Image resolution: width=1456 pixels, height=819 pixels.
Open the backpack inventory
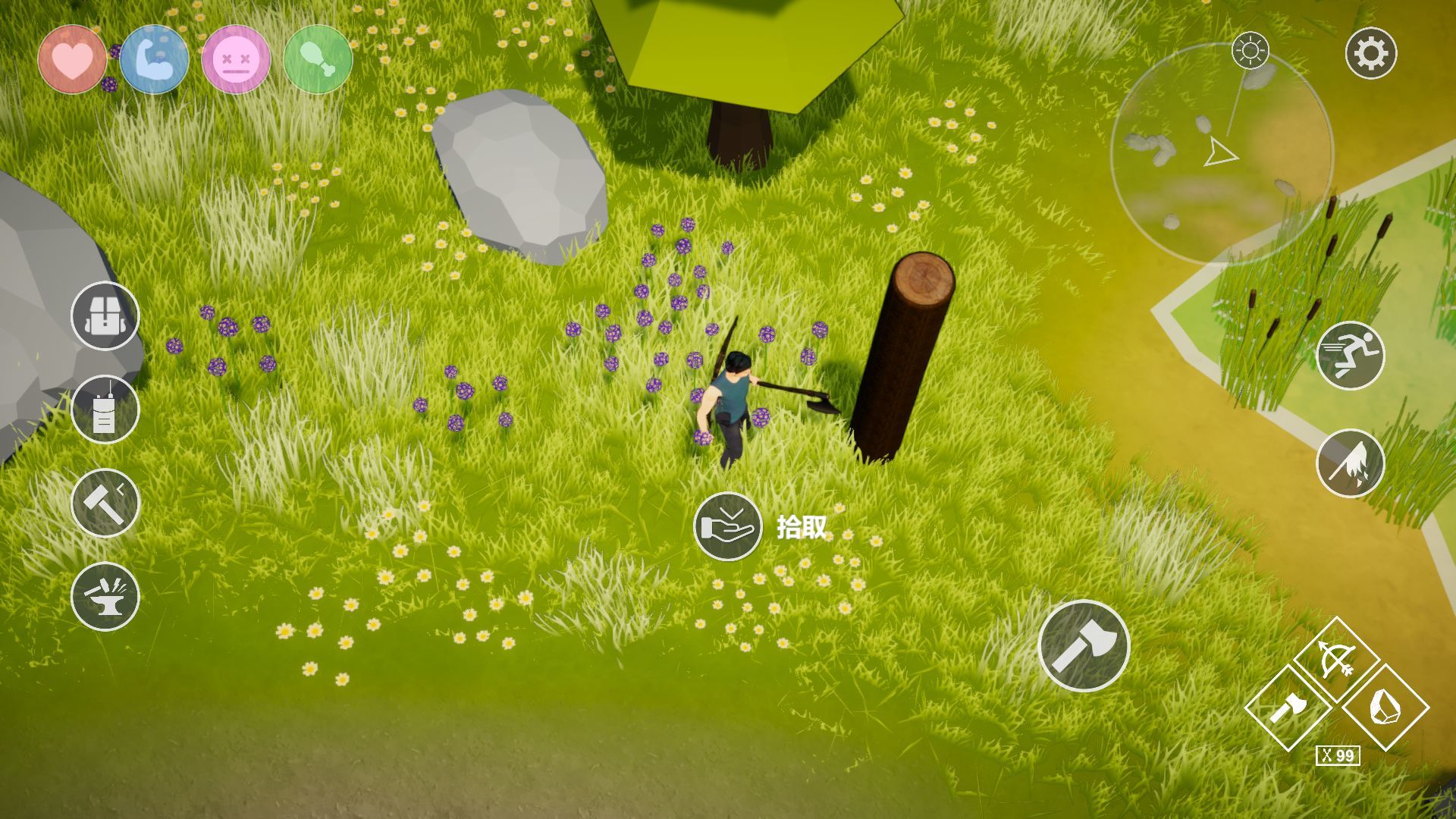coord(105,315)
